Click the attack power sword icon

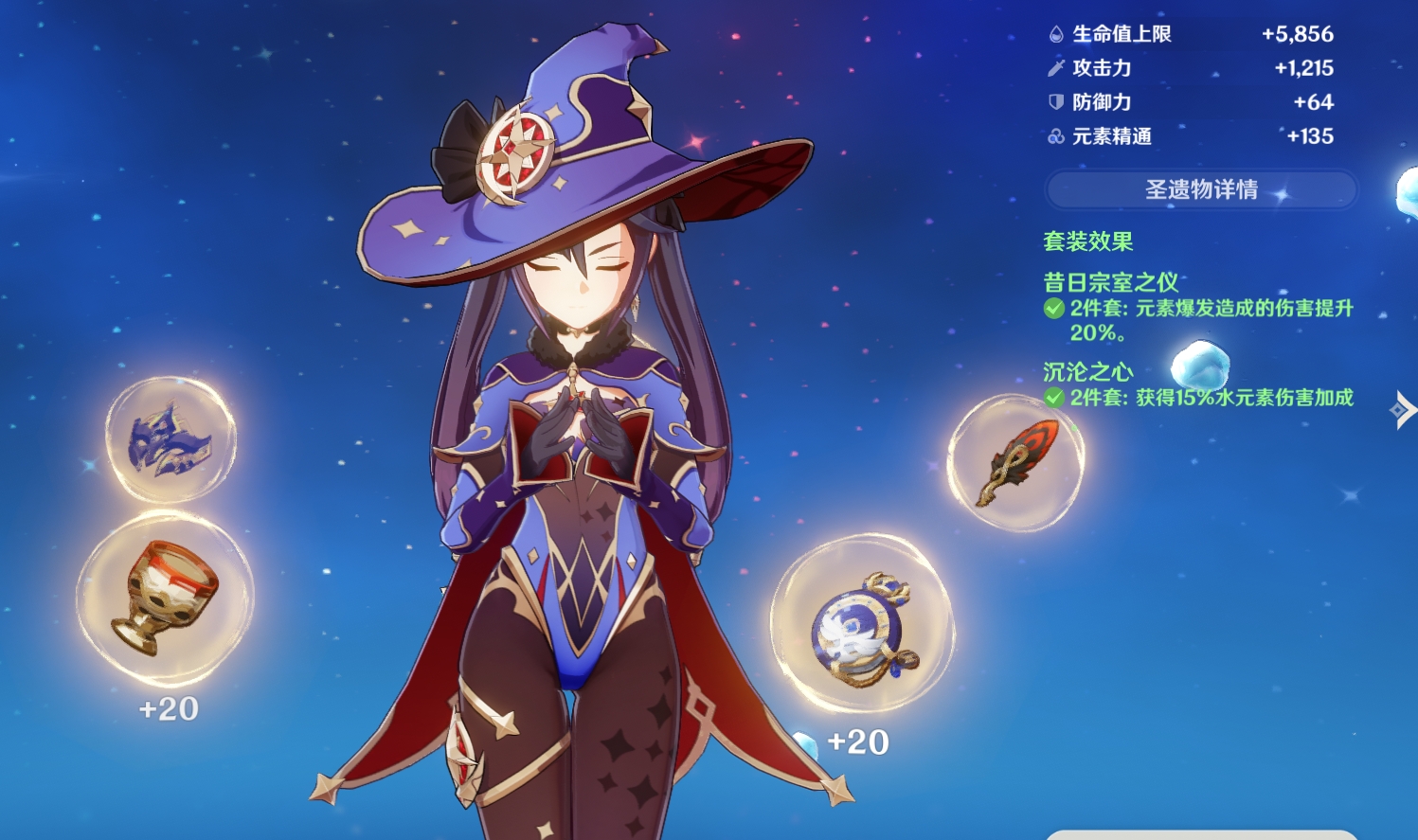pyautogui.click(x=1054, y=68)
